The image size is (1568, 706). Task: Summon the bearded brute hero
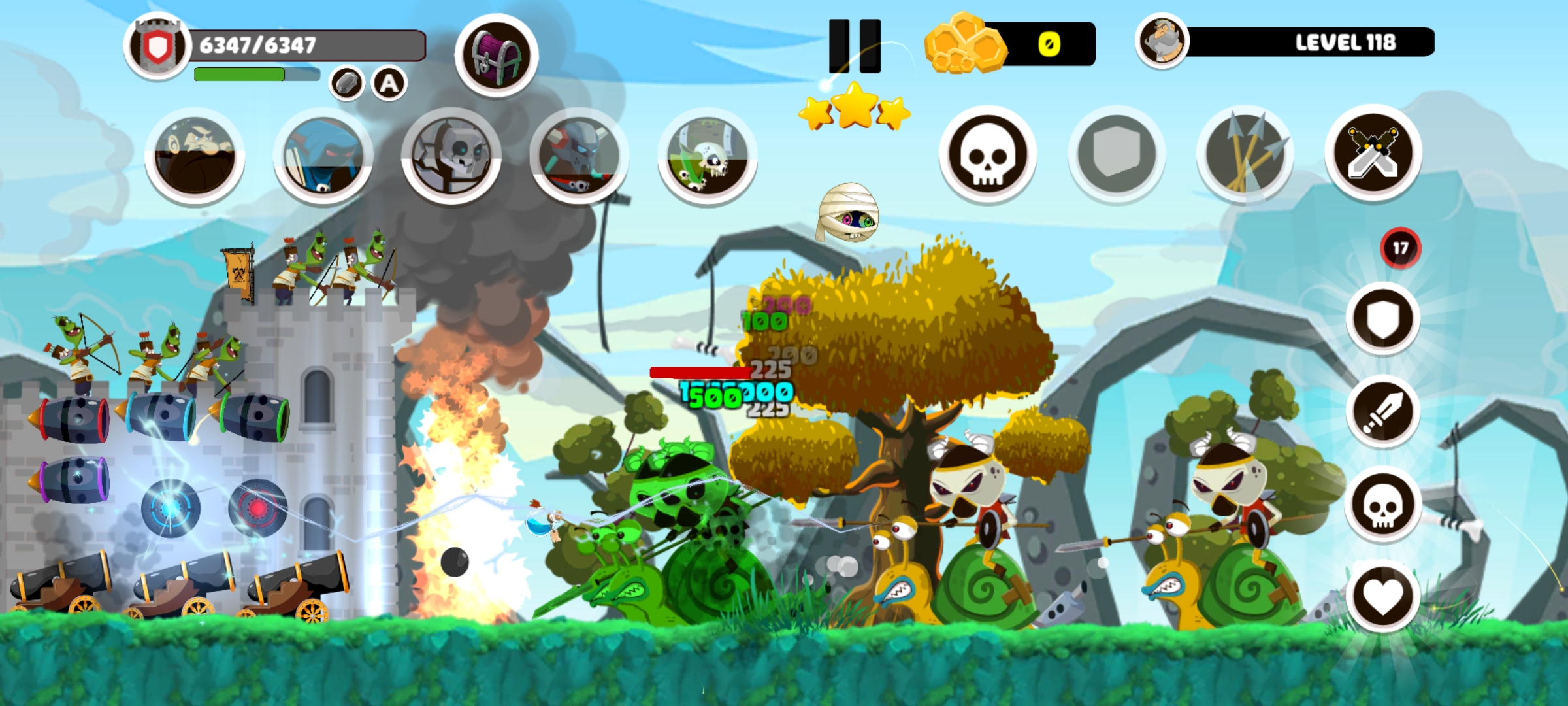[195, 157]
